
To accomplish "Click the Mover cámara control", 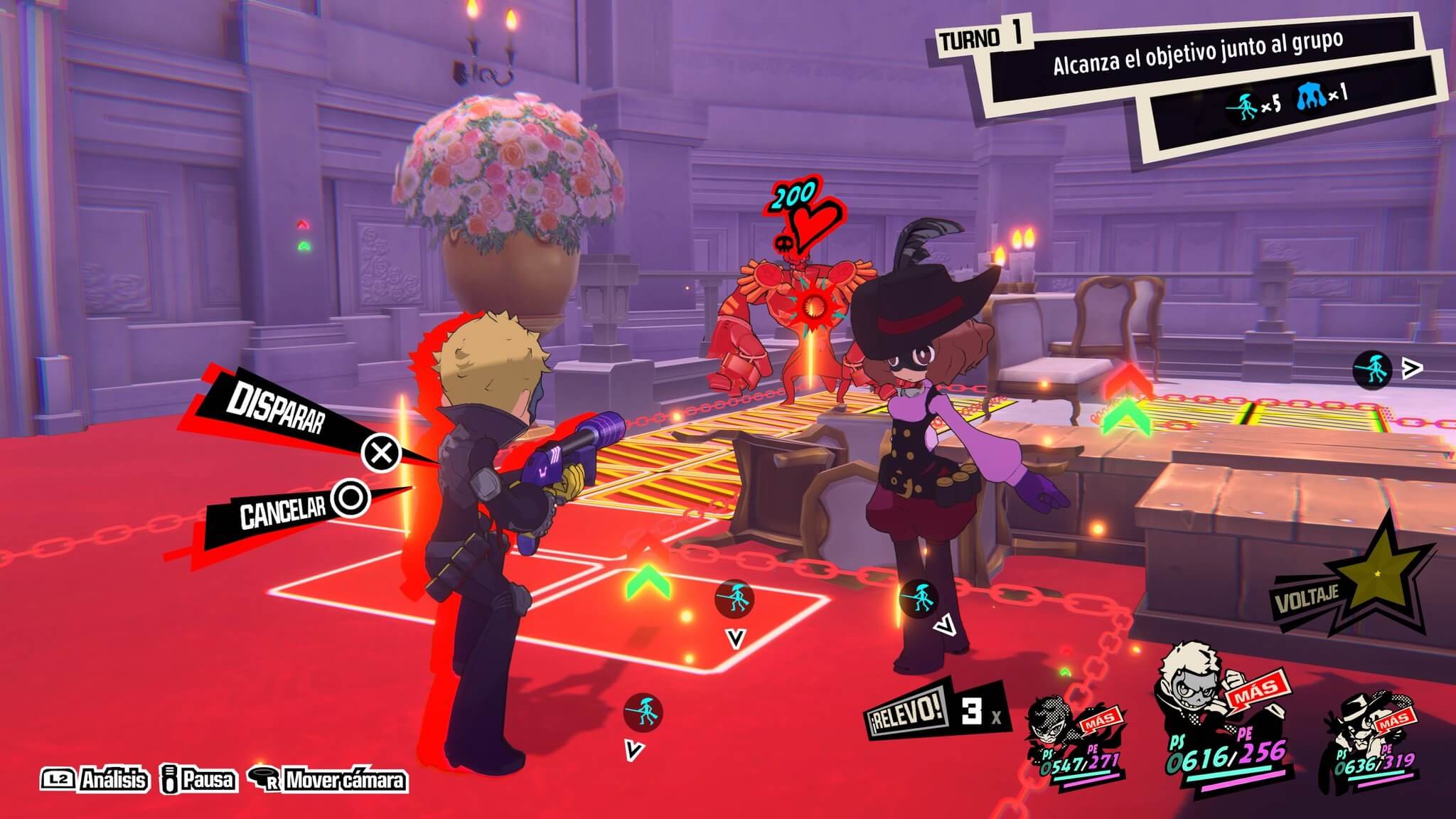I will pos(330,780).
